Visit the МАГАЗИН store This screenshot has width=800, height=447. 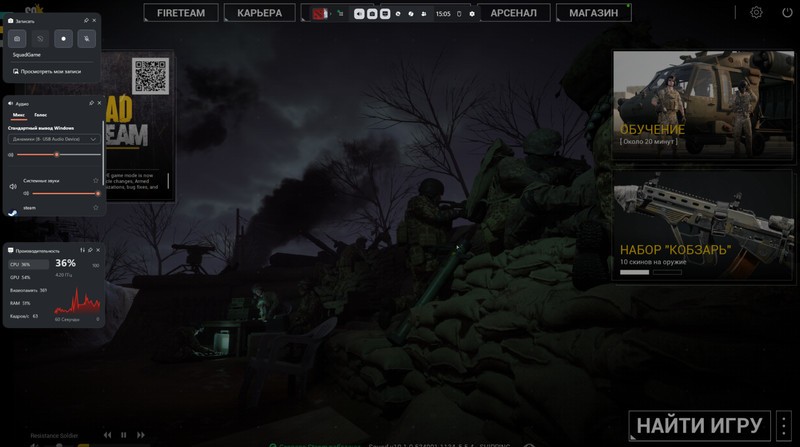coord(593,13)
